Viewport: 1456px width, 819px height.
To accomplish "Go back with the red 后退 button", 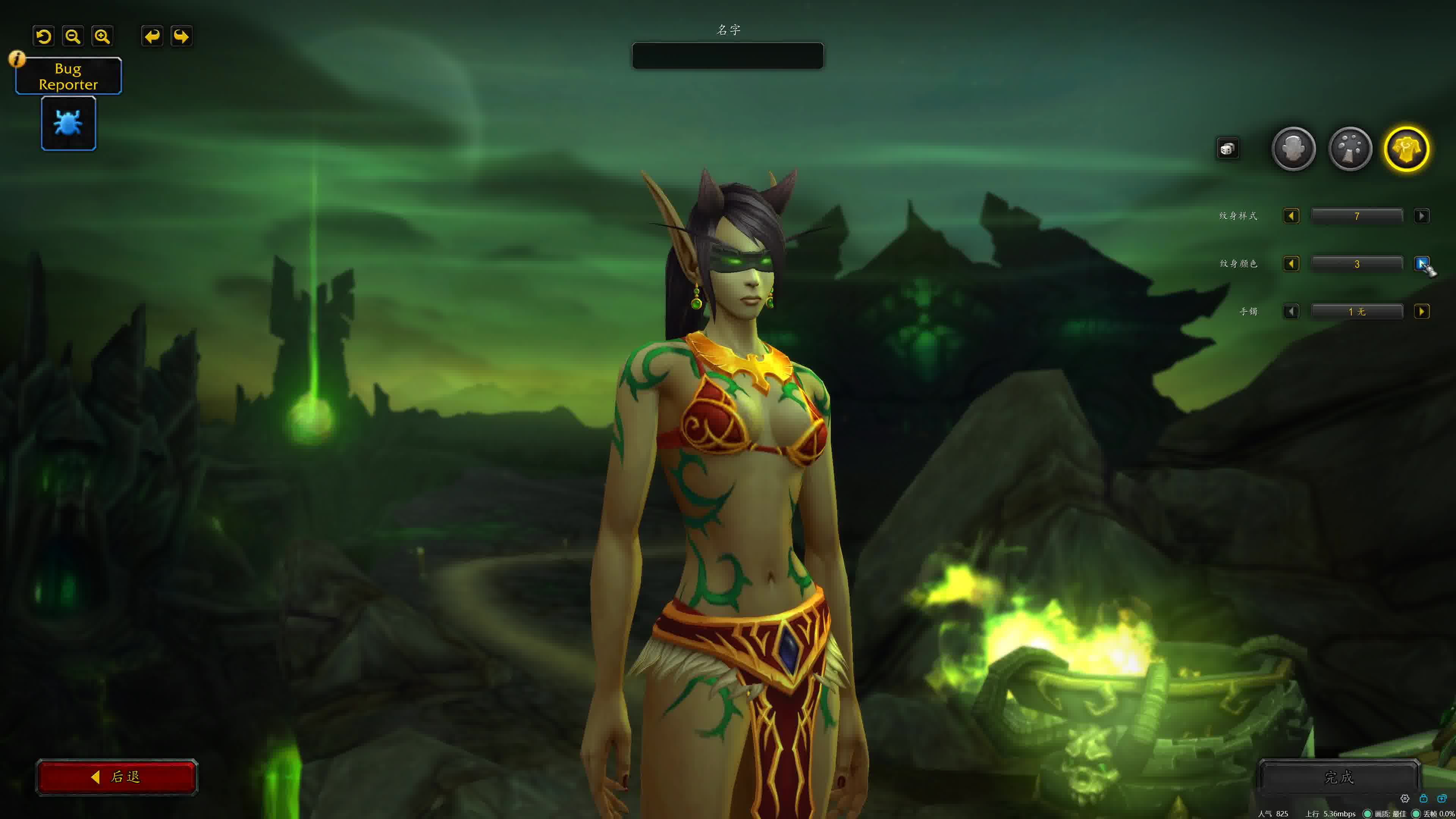I will [x=117, y=777].
